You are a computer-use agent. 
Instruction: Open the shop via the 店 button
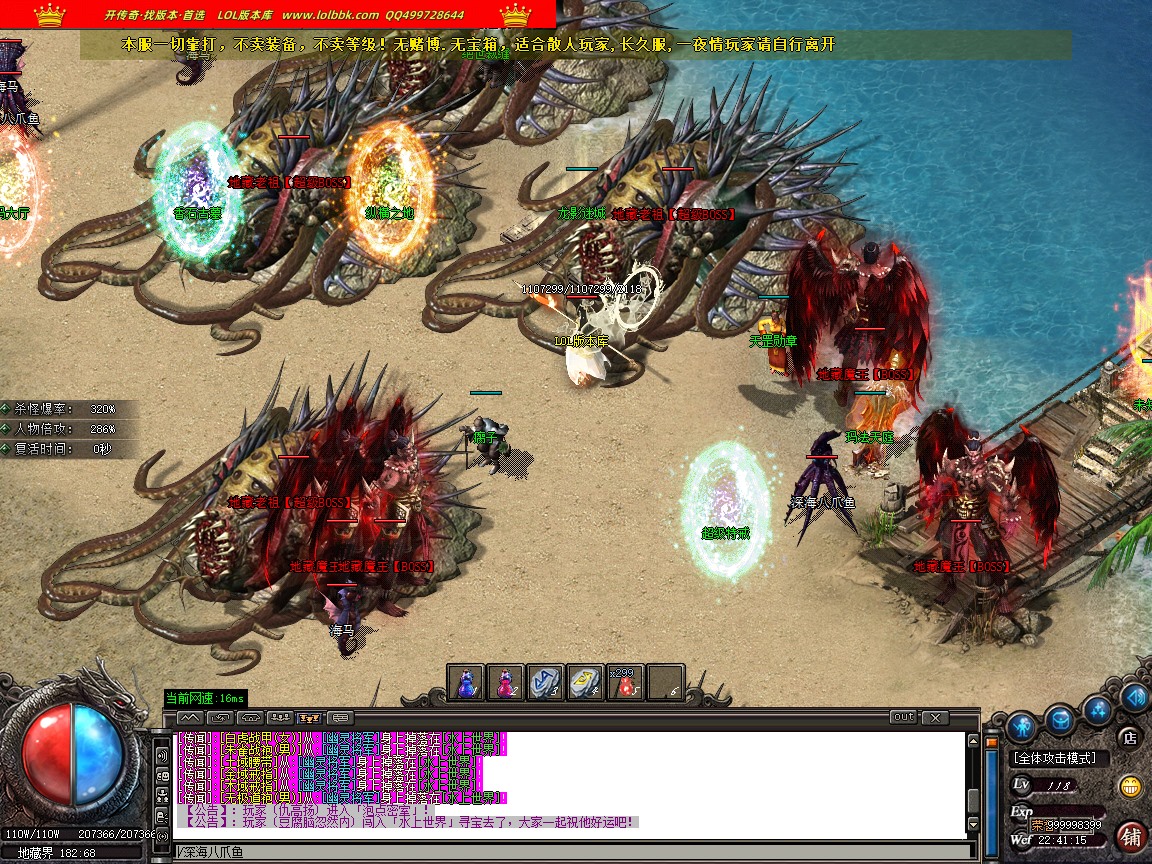tap(1130, 739)
